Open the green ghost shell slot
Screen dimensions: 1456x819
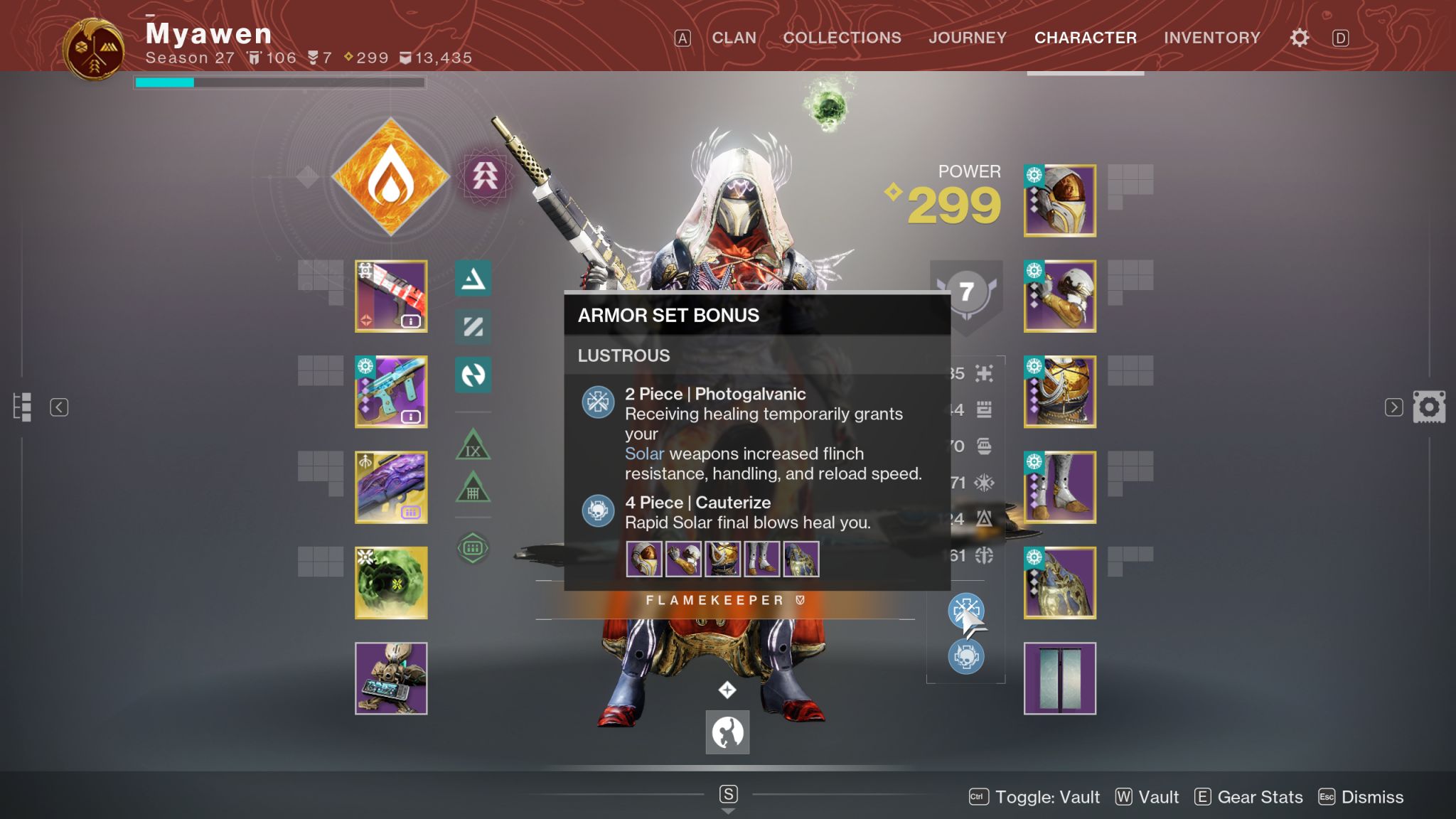coord(391,582)
